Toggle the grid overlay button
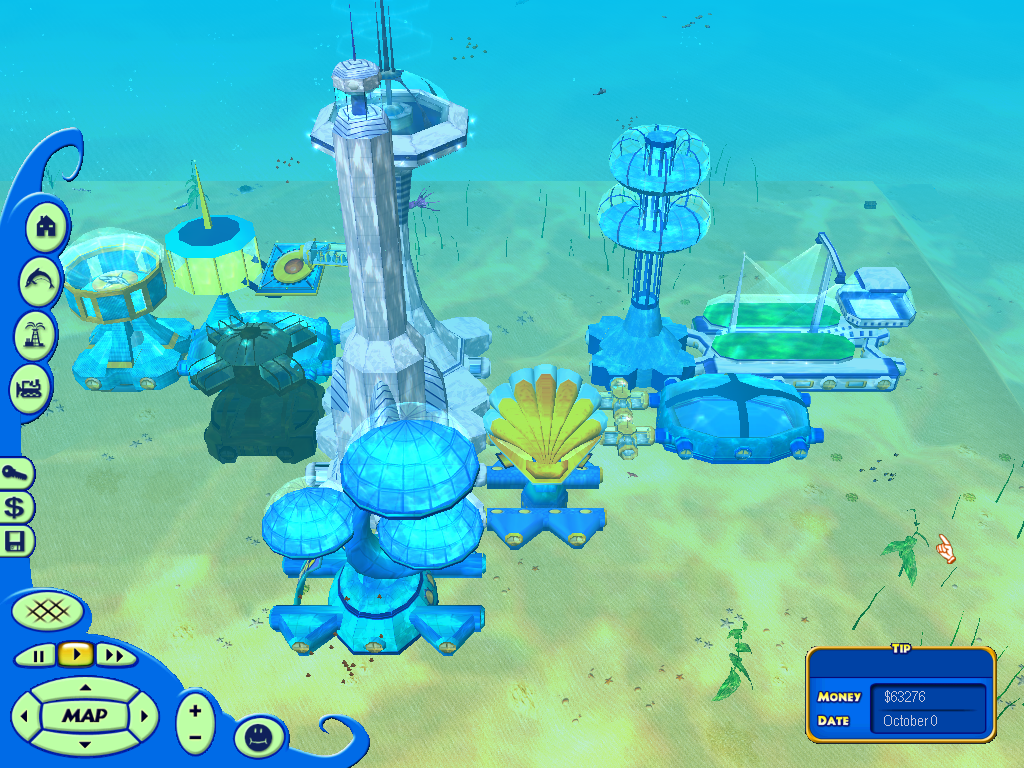The width and height of the screenshot is (1024, 768). (41, 609)
